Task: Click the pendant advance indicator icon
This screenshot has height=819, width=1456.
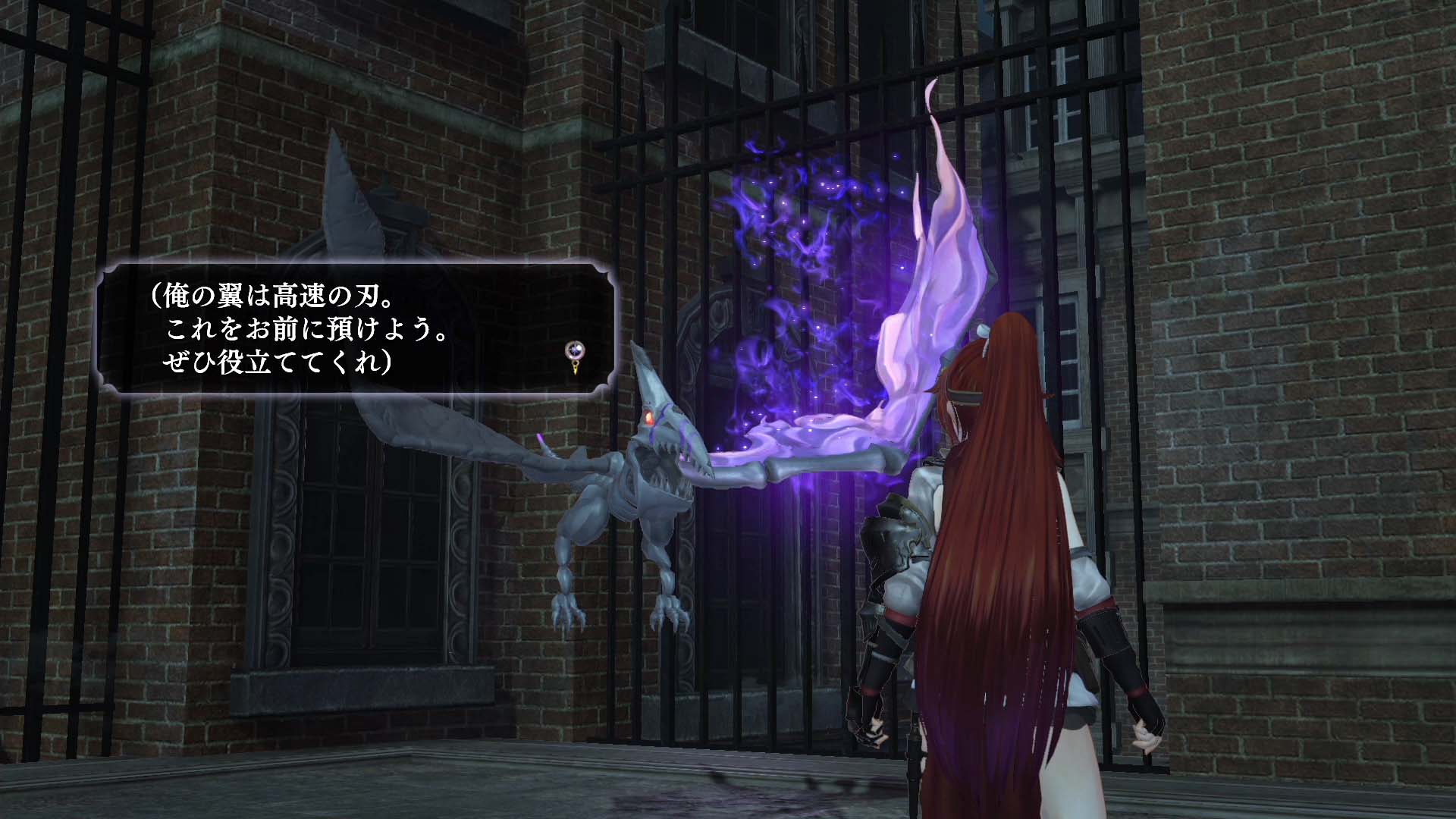Action: 574,356
